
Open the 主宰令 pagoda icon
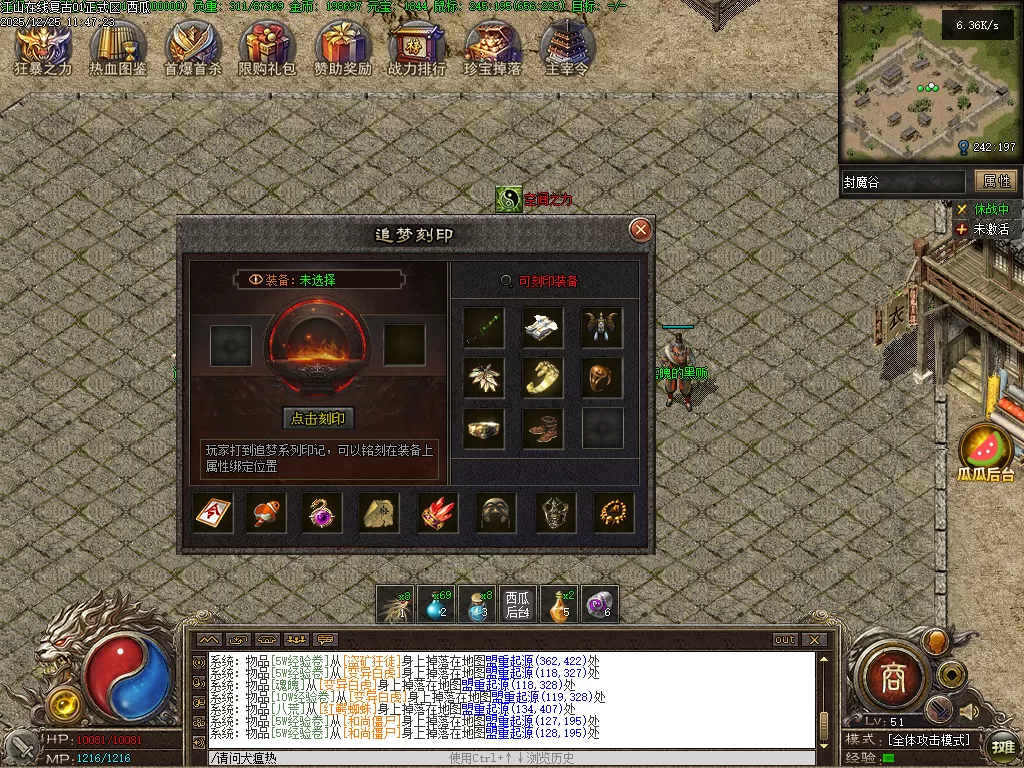pos(567,45)
